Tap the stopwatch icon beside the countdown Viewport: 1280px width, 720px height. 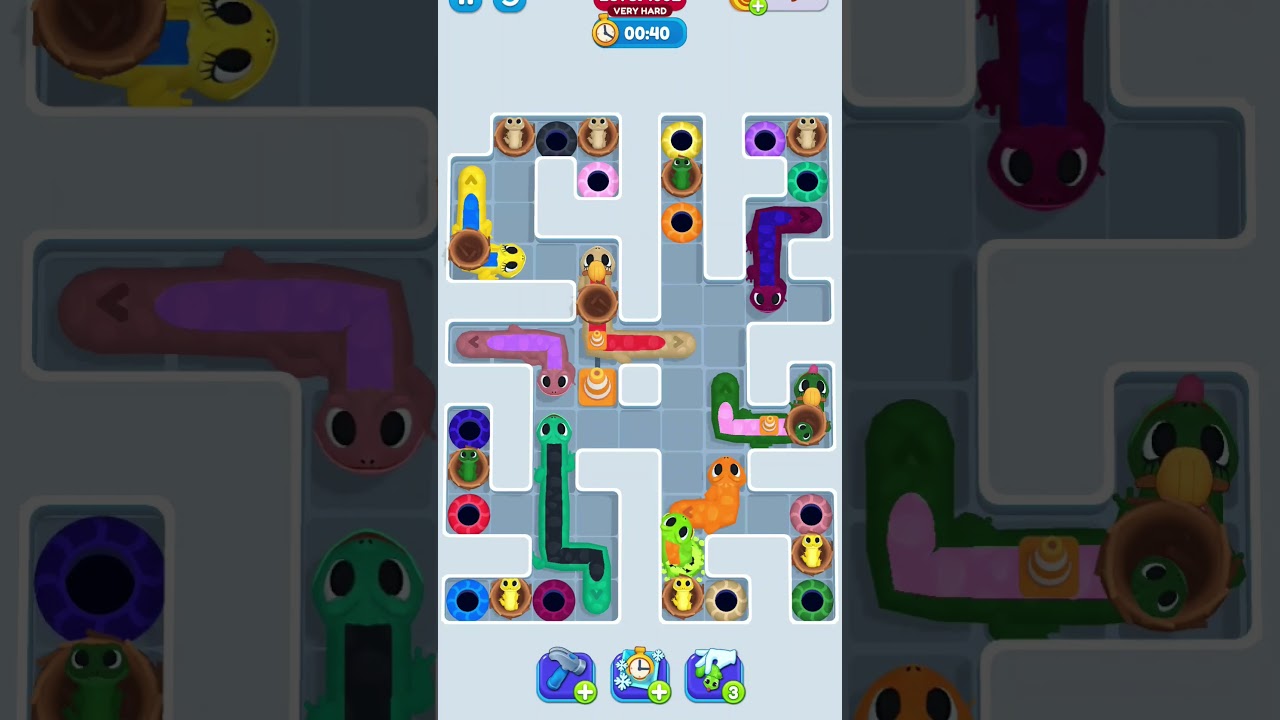click(x=605, y=32)
